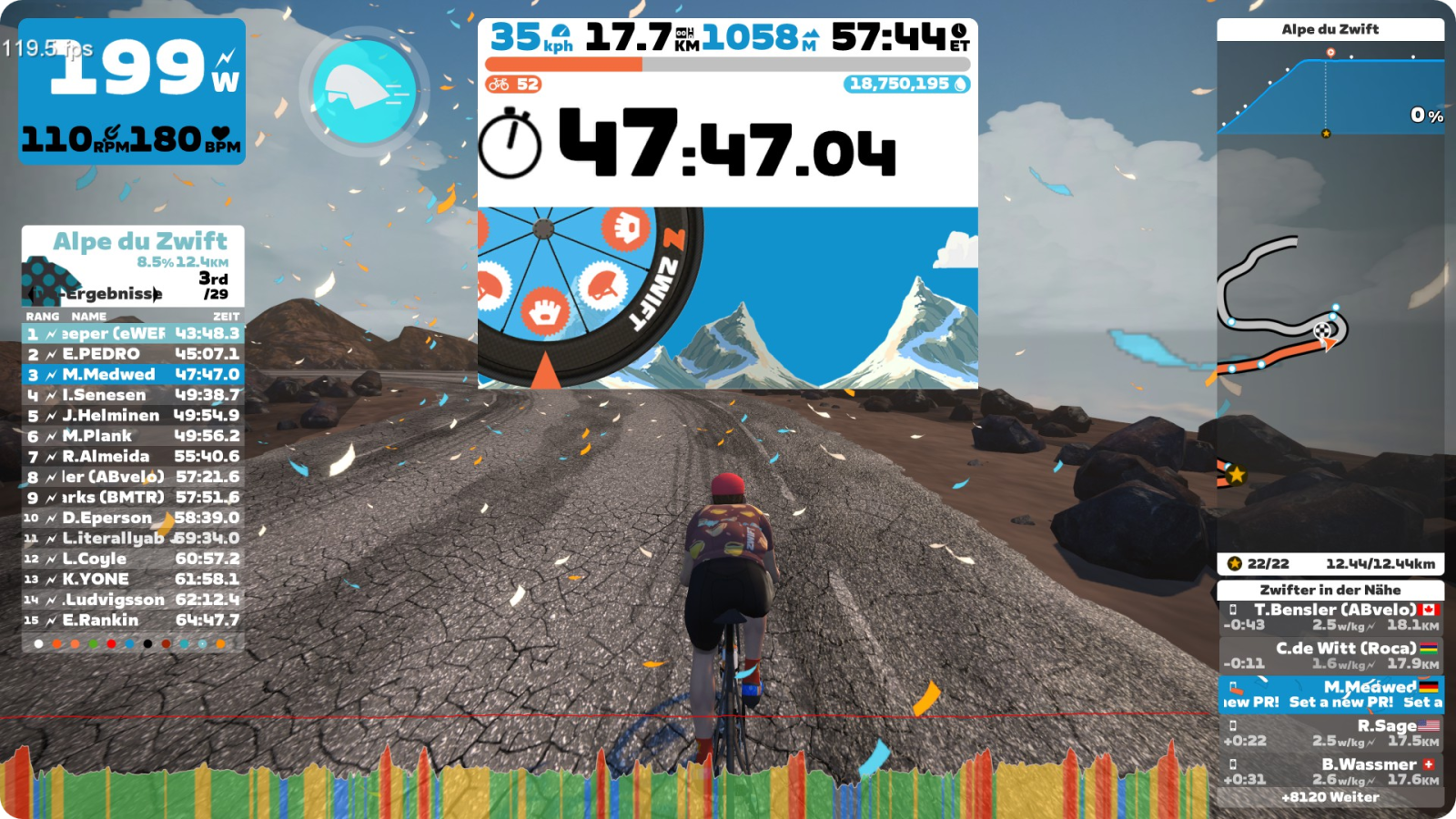Select nearby rider T.Bensler (ABvelo)
Image resolution: width=1456 pixels, height=819 pixels.
[x=1330, y=617]
